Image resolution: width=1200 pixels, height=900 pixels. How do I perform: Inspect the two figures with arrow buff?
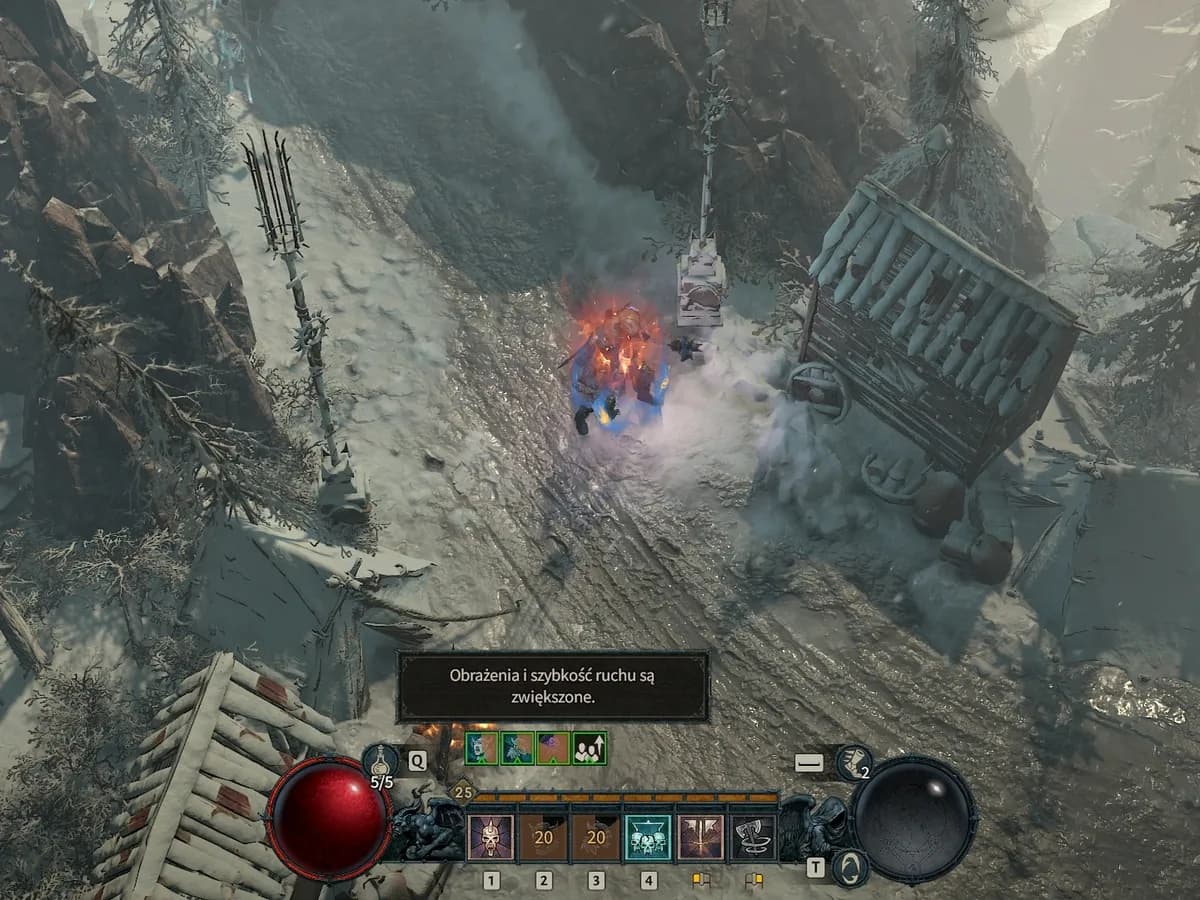pos(589,748)
